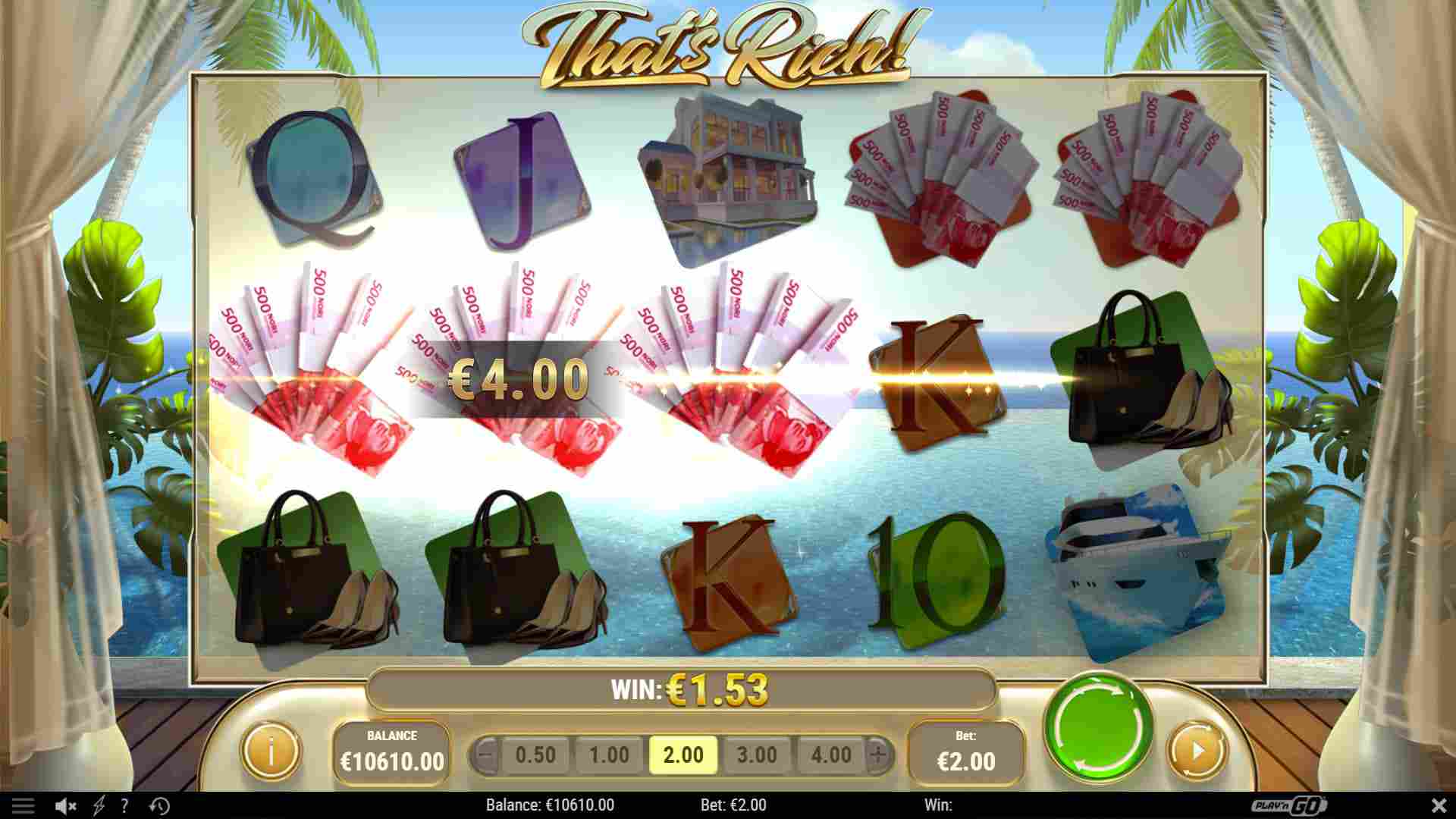Select the 2.00 bet value
Viewport: 1456px width, 819px height.
pos(682,755)
